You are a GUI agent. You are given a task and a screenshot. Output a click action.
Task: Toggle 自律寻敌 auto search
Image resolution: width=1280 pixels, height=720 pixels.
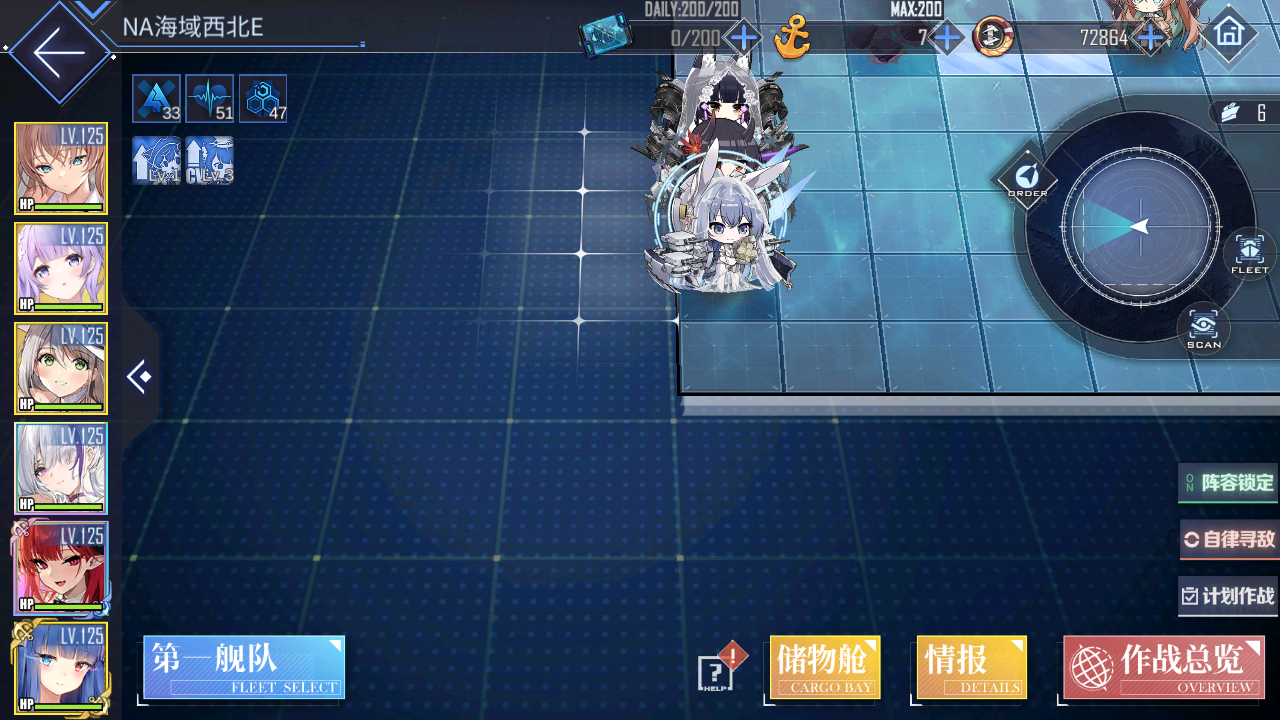point(1229,540)
